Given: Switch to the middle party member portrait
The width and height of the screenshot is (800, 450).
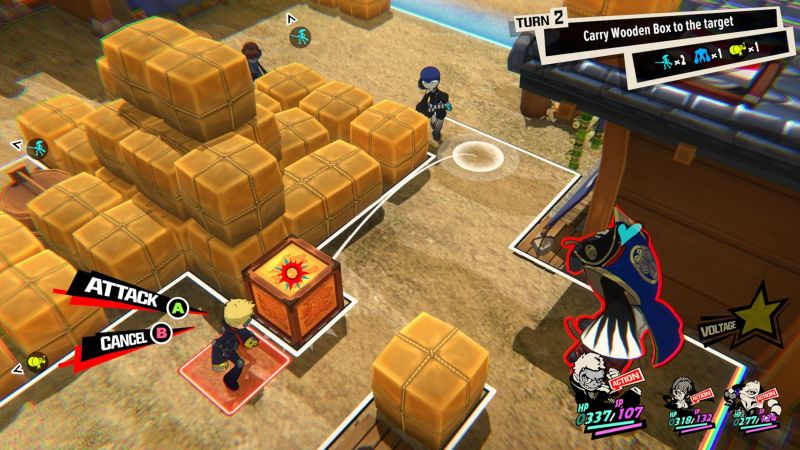Looking at the screenshot, I should click(682, 395).
